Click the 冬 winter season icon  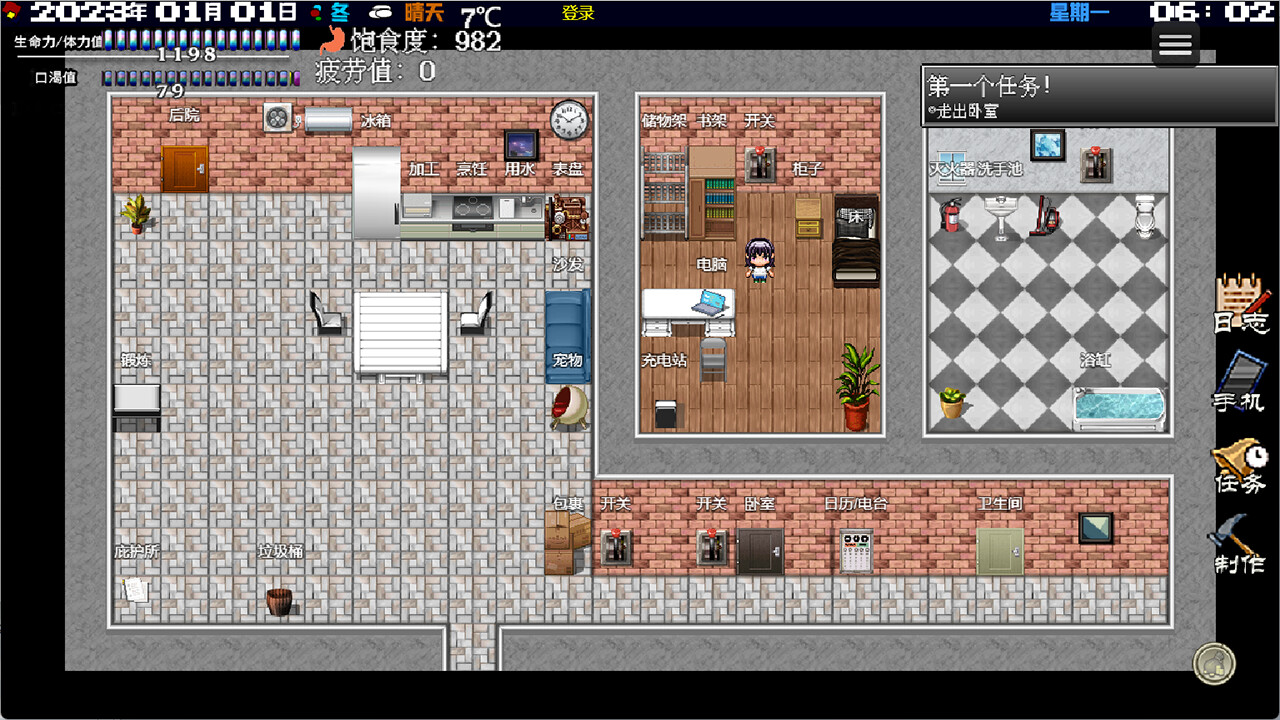(339, 13)
